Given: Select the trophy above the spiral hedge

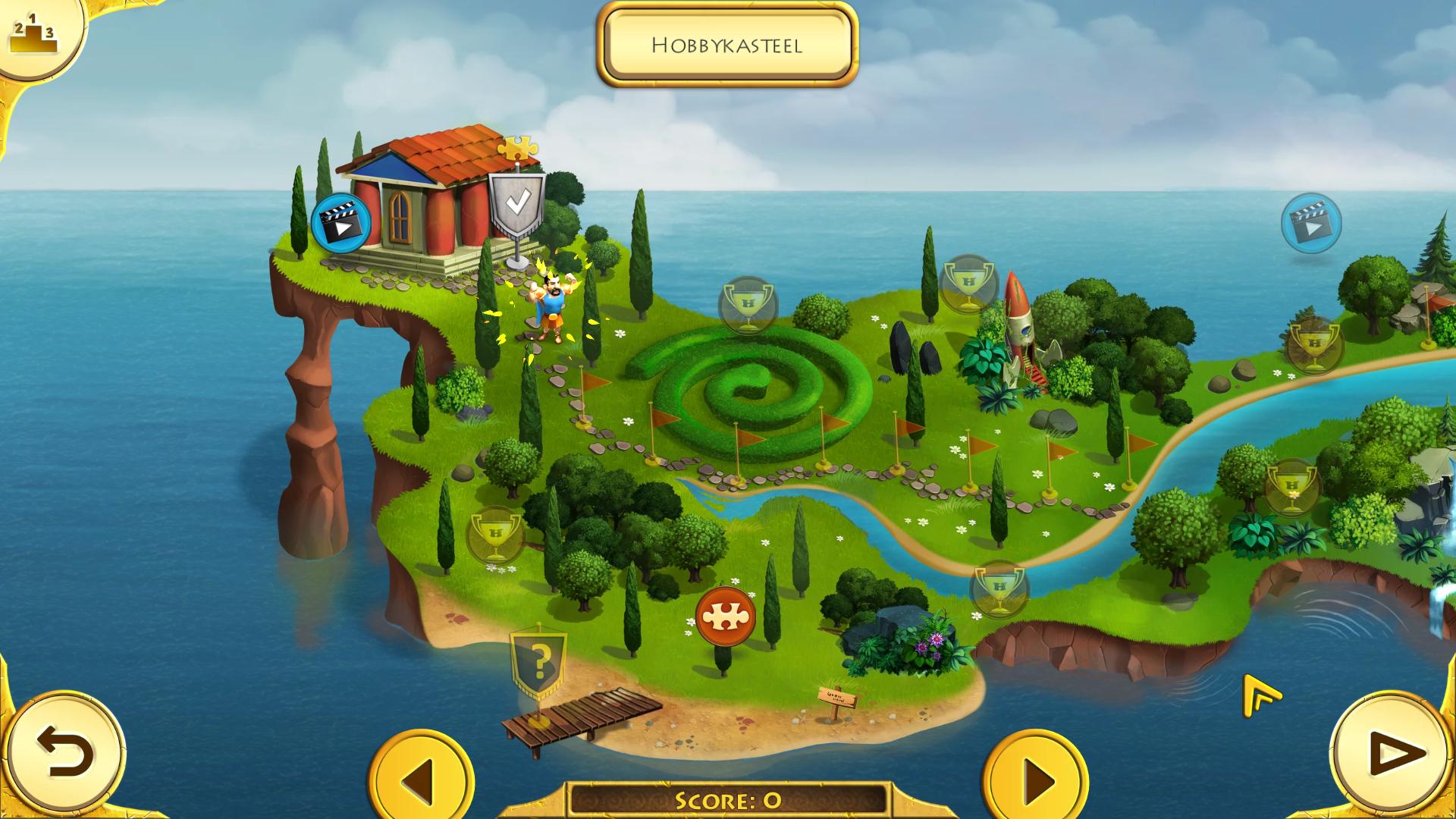Looking at the screenshot, I should pyautogui.click(x=748, y=305).
